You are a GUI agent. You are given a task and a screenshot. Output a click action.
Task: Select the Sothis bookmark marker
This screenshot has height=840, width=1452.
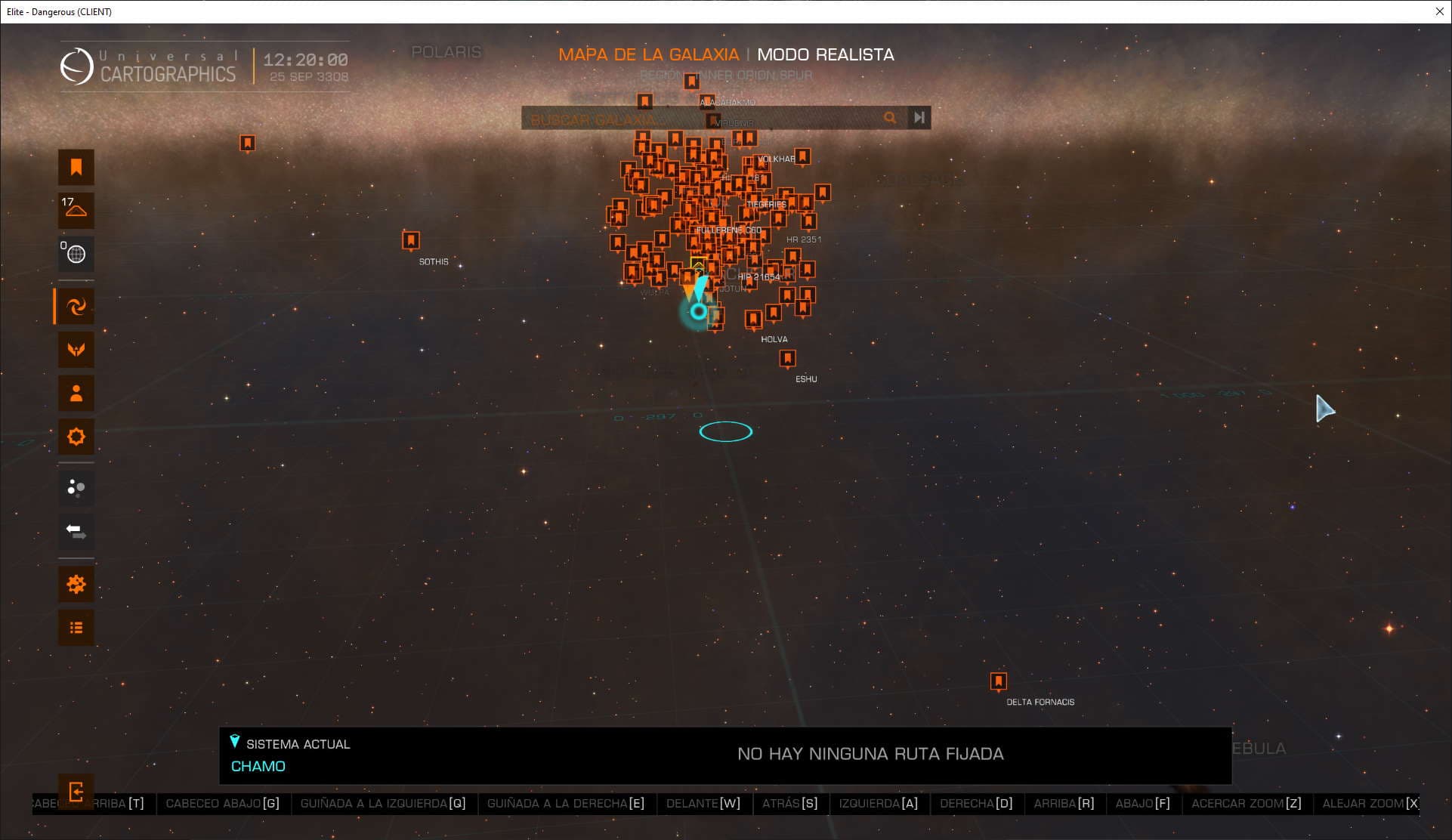tap(410, 241)
